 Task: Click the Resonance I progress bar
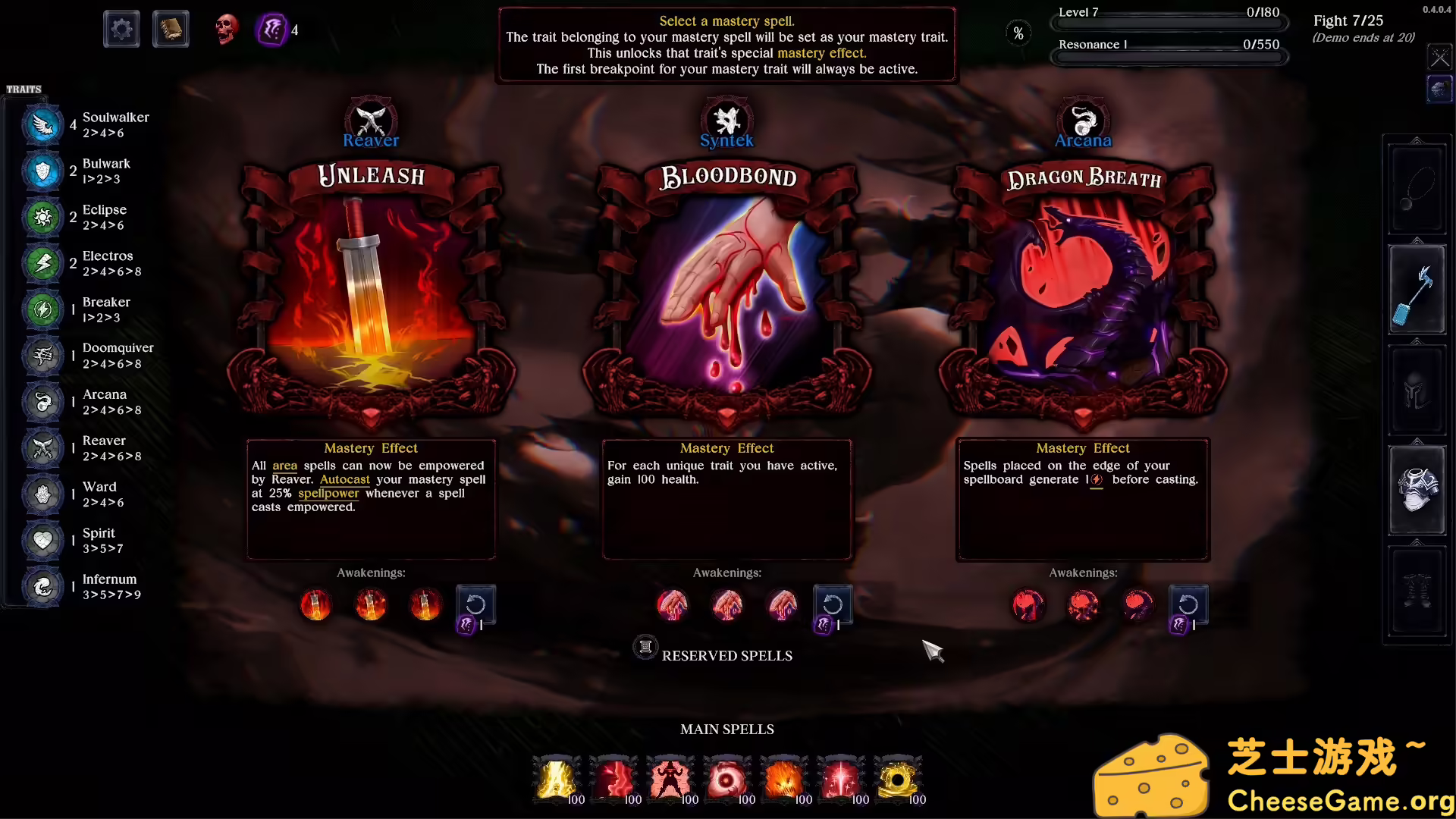tap(1169, 44)
